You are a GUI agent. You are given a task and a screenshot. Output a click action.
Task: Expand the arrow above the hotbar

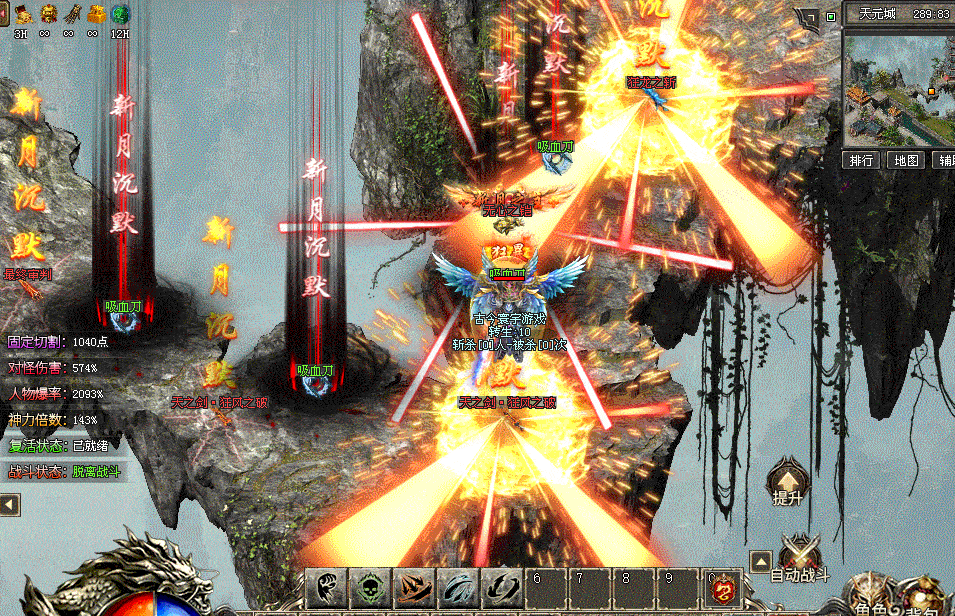point(760,561)
